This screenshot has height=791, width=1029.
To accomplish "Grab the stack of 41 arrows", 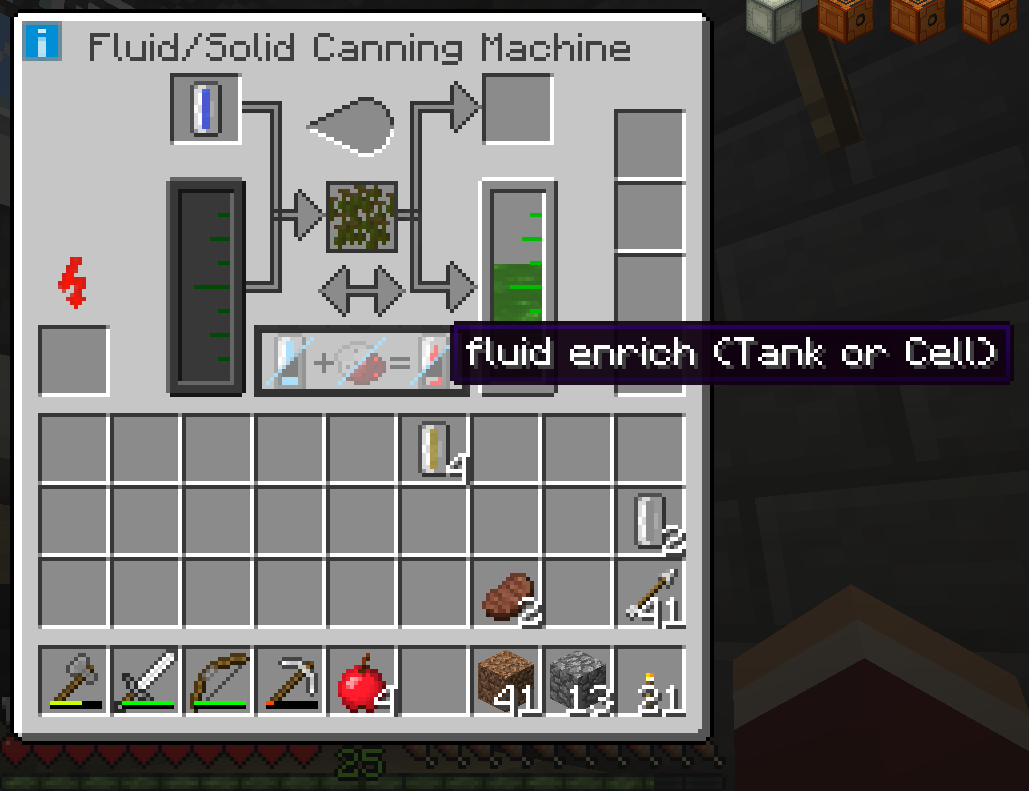I will pyautogui.click(x=650, y=594).
